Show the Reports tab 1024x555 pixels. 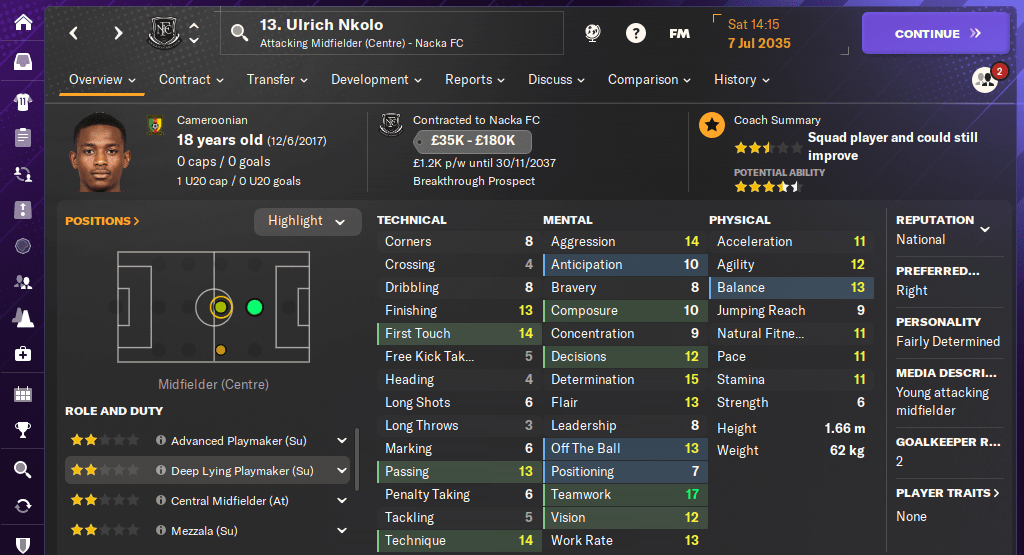coord(475,80)
